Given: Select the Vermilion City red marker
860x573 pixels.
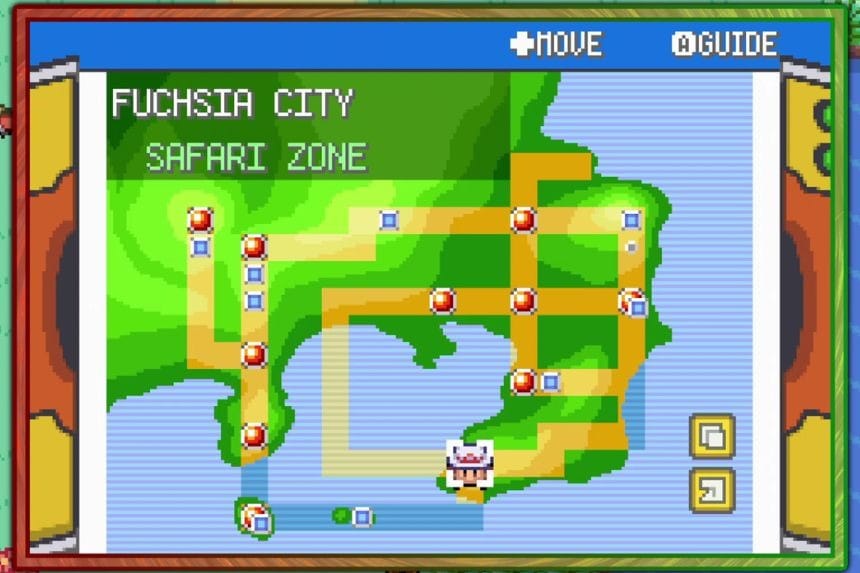Looking at the screenshot, I should click(523, 381).
